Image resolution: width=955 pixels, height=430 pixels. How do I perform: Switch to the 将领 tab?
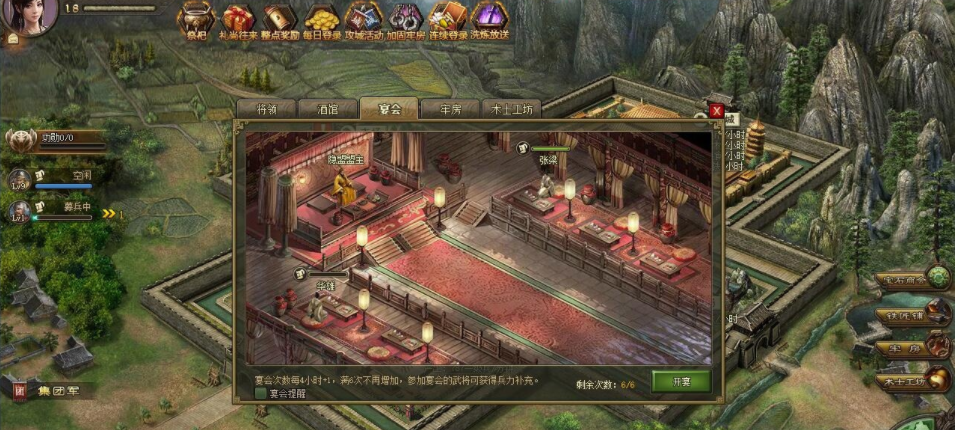pyautogui.click(x=266, y=110)
